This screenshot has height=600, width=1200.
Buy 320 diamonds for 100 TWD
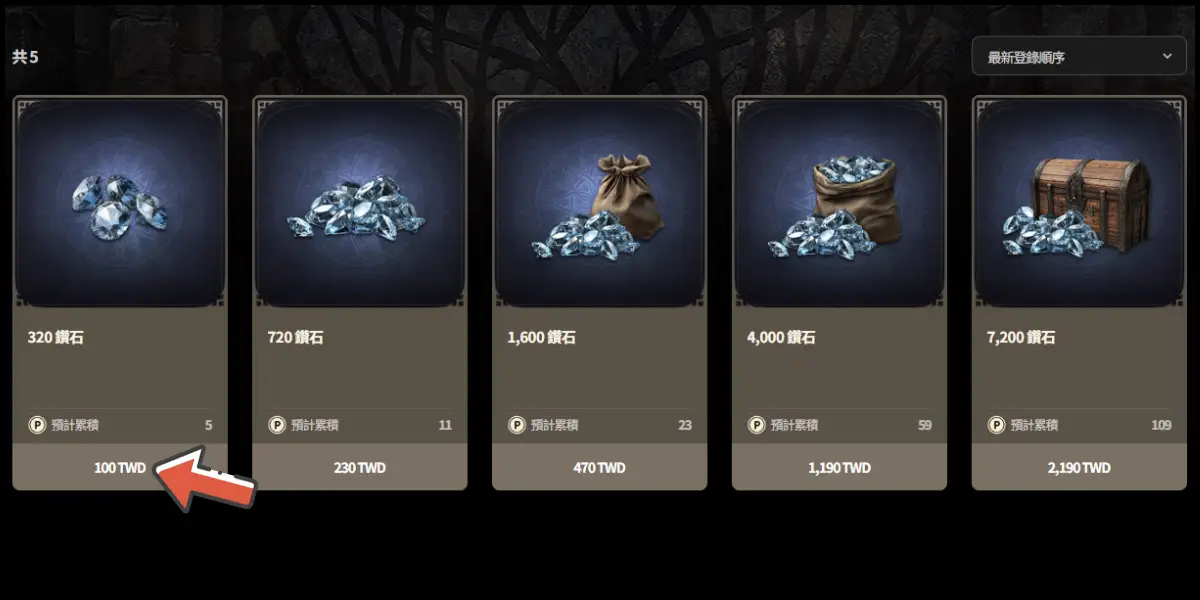click(x=120, y=467)
